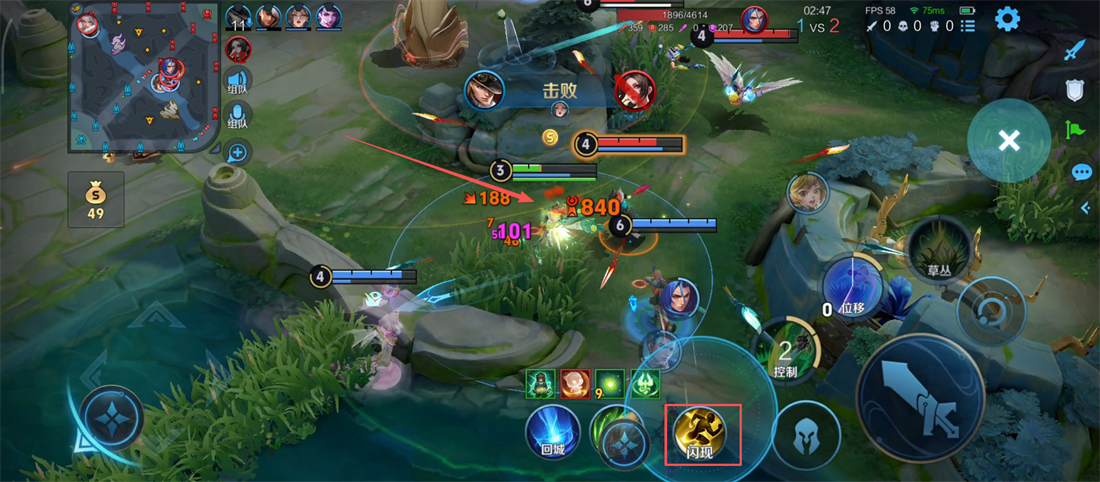Screen dimensions: 1100x482
Task: Open the chat bubble quick messages
Action: pos(1081,172)
